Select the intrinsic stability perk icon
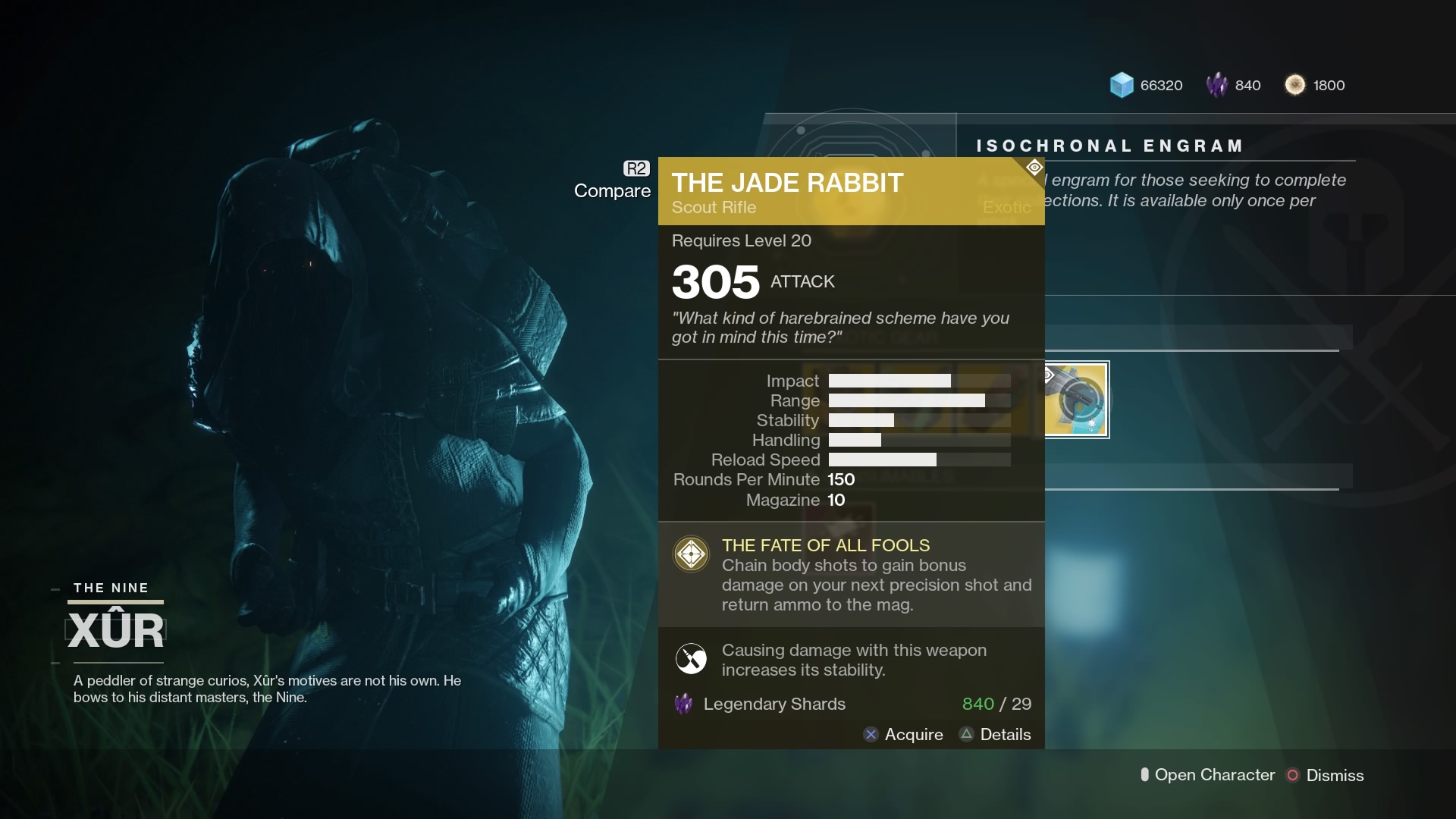 tap(691, 659)
